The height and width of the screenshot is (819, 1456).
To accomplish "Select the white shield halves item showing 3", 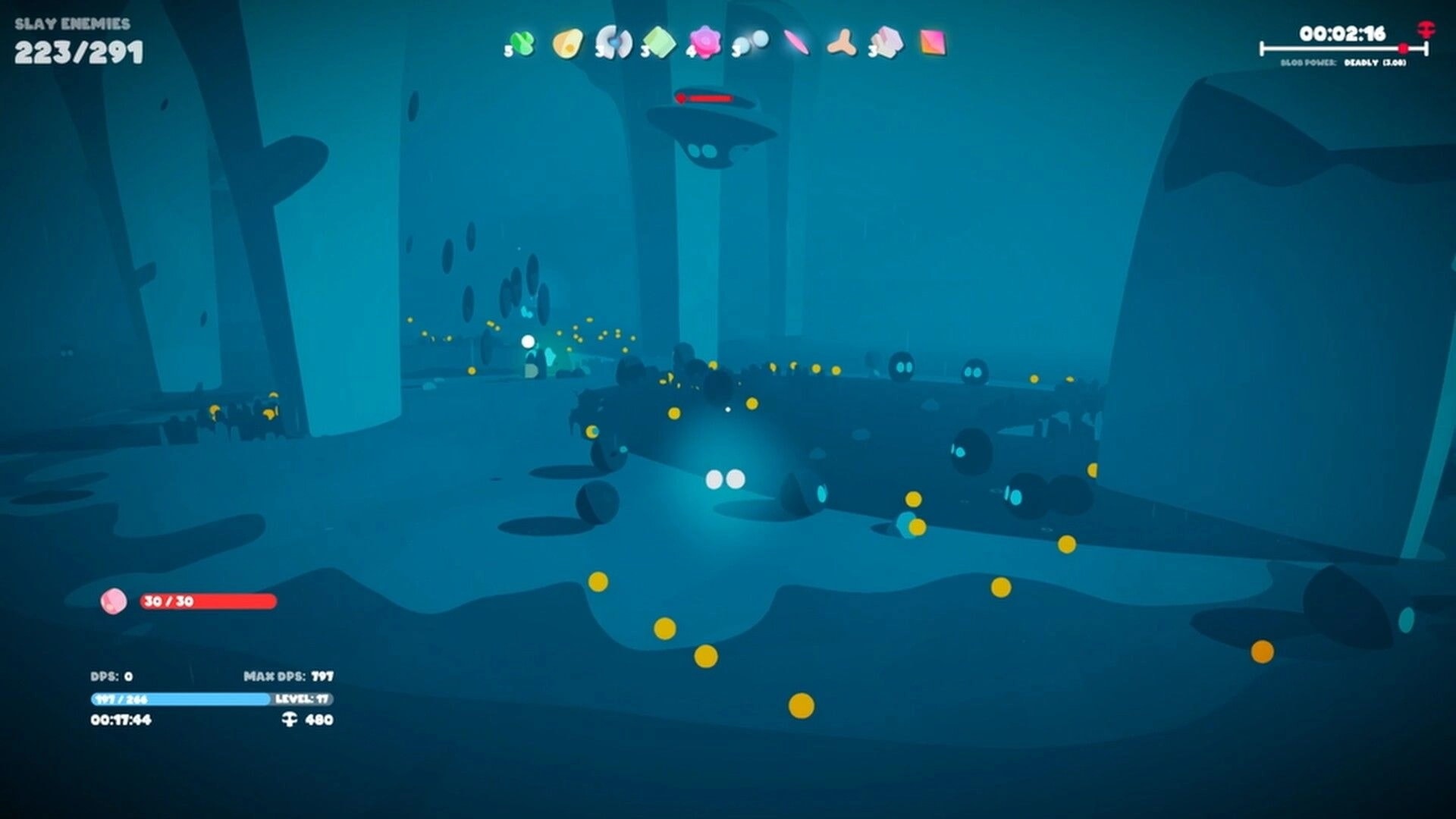I will tap(616, 43).
